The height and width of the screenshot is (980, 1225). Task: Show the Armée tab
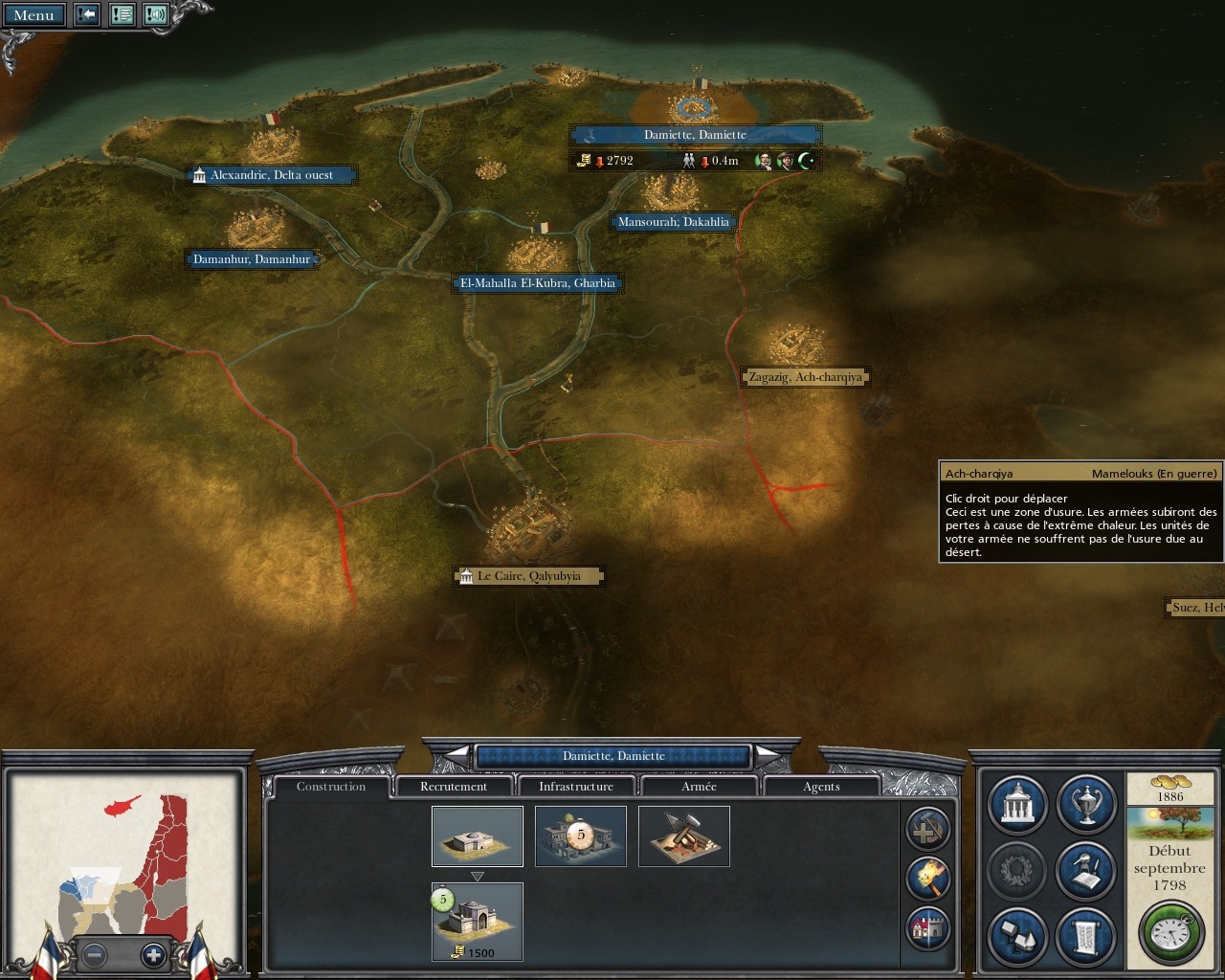pos(699,787)
